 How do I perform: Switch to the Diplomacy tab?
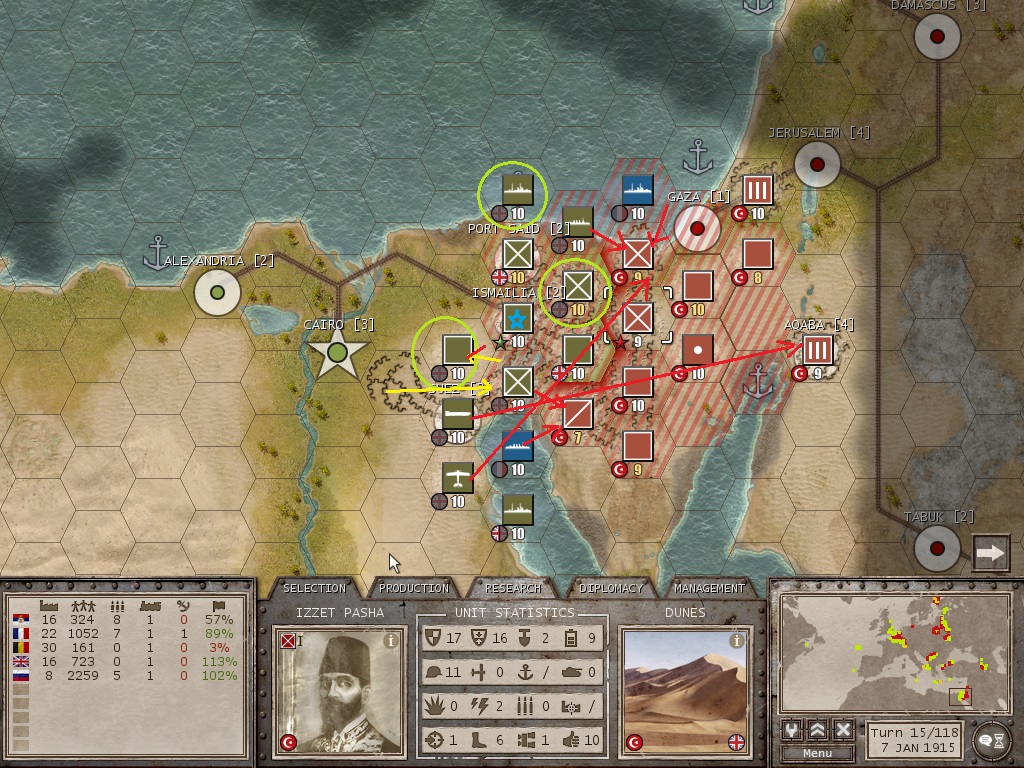(610, 588)
